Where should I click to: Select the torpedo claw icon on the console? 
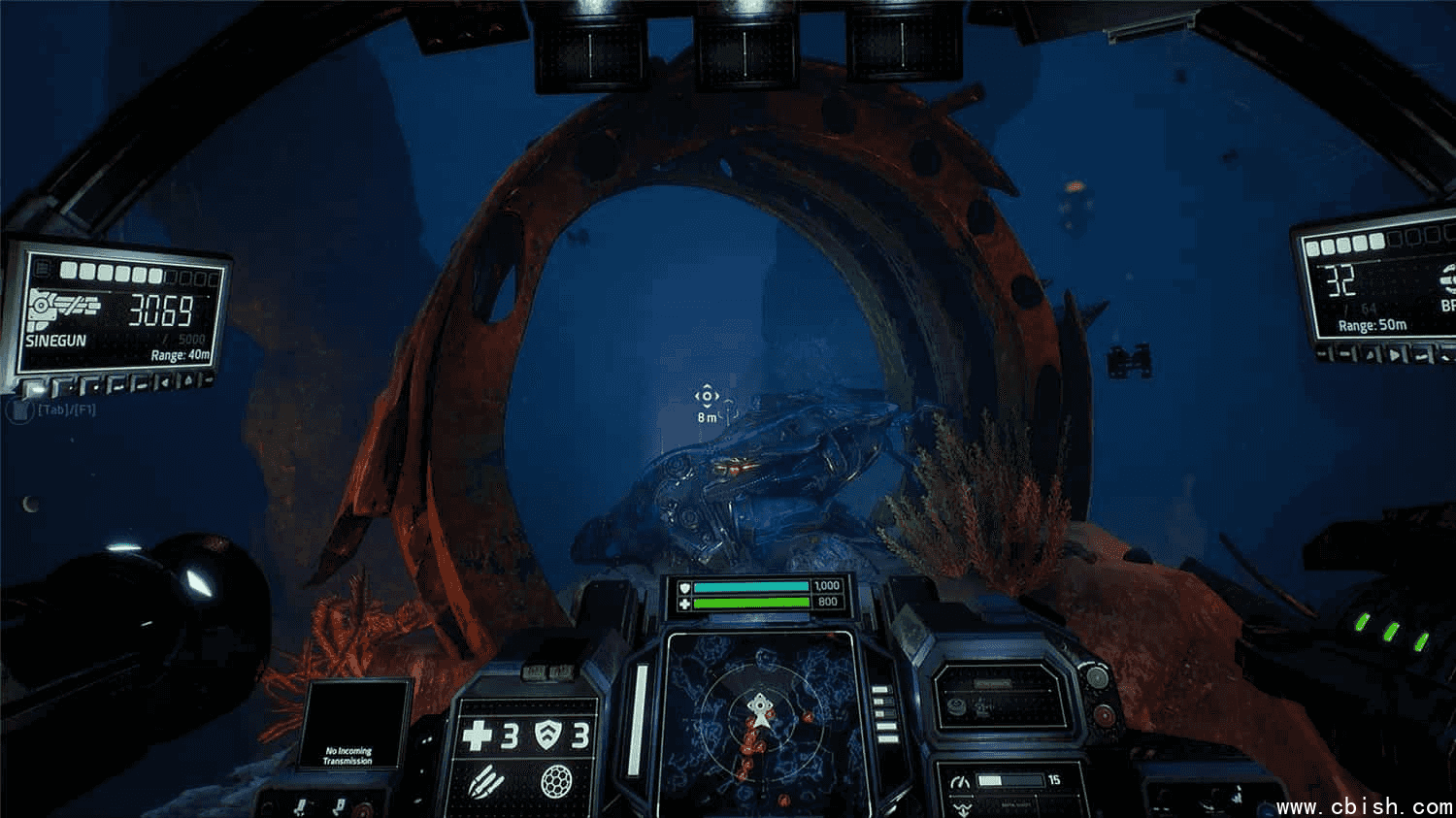pos(487,782)
